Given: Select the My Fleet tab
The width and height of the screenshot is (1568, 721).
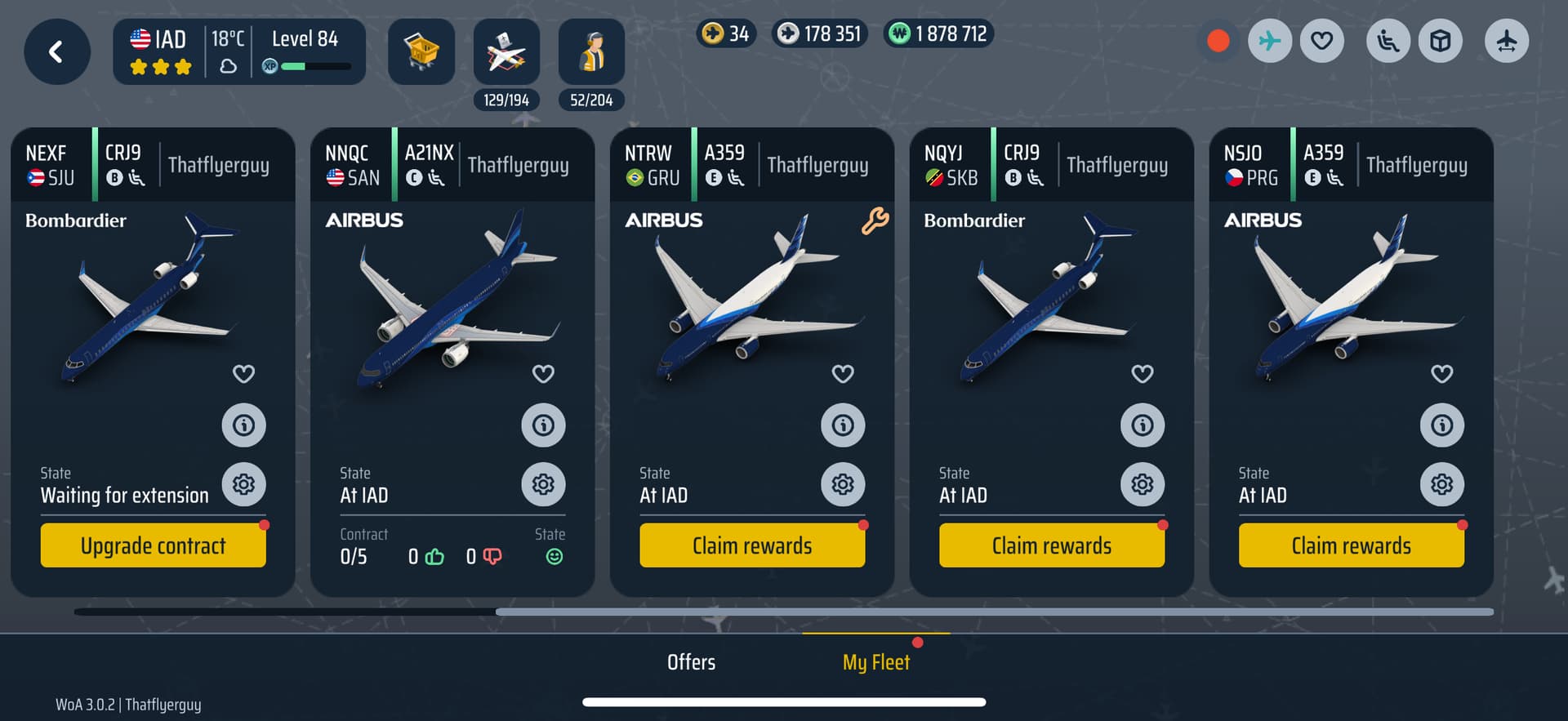Looking at the screenshot, I should click(x=876, y=662).
